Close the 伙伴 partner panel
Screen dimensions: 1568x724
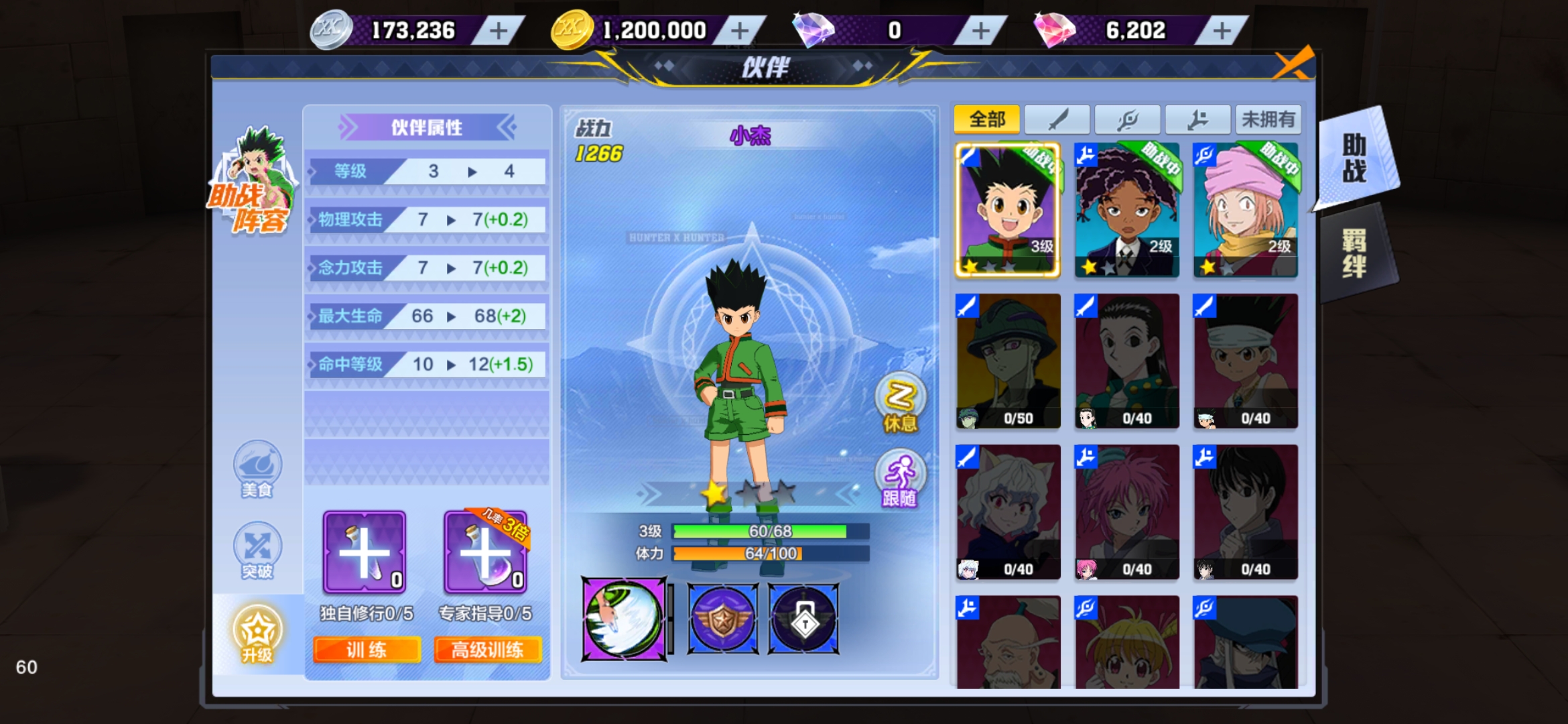(x=1293, y=64)
